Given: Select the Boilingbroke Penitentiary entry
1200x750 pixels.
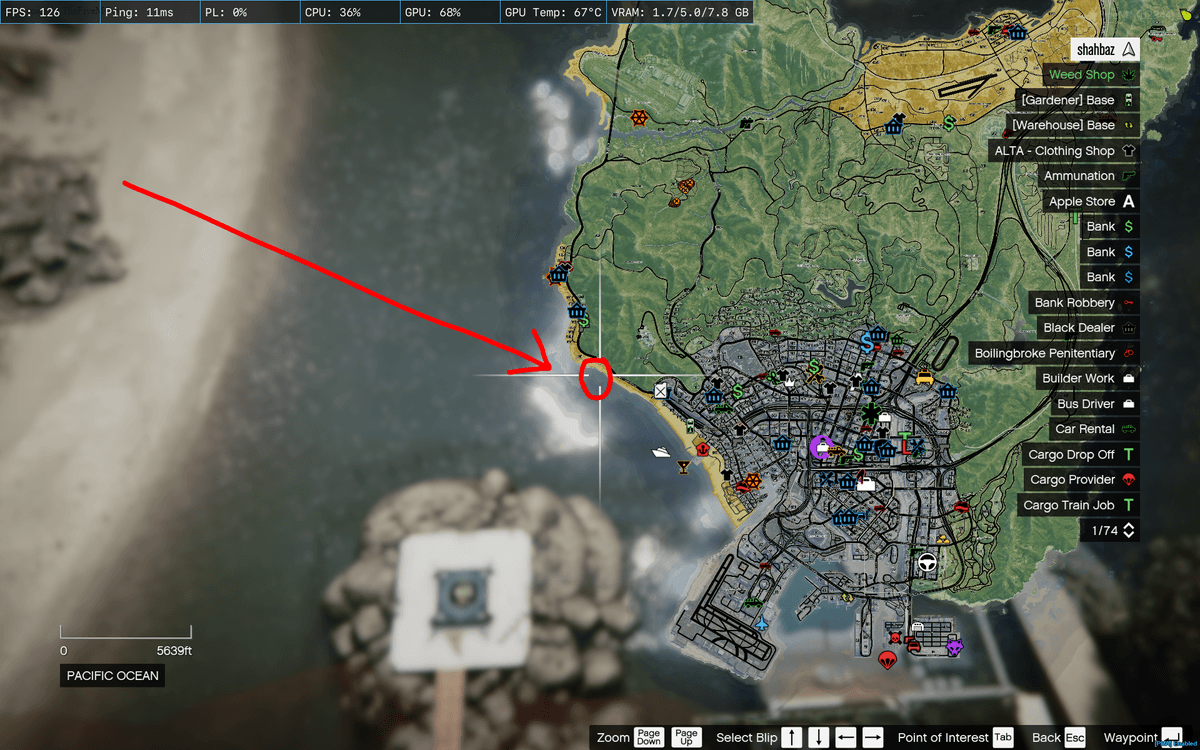Looking at the screenshot, I should (1054, 353).
